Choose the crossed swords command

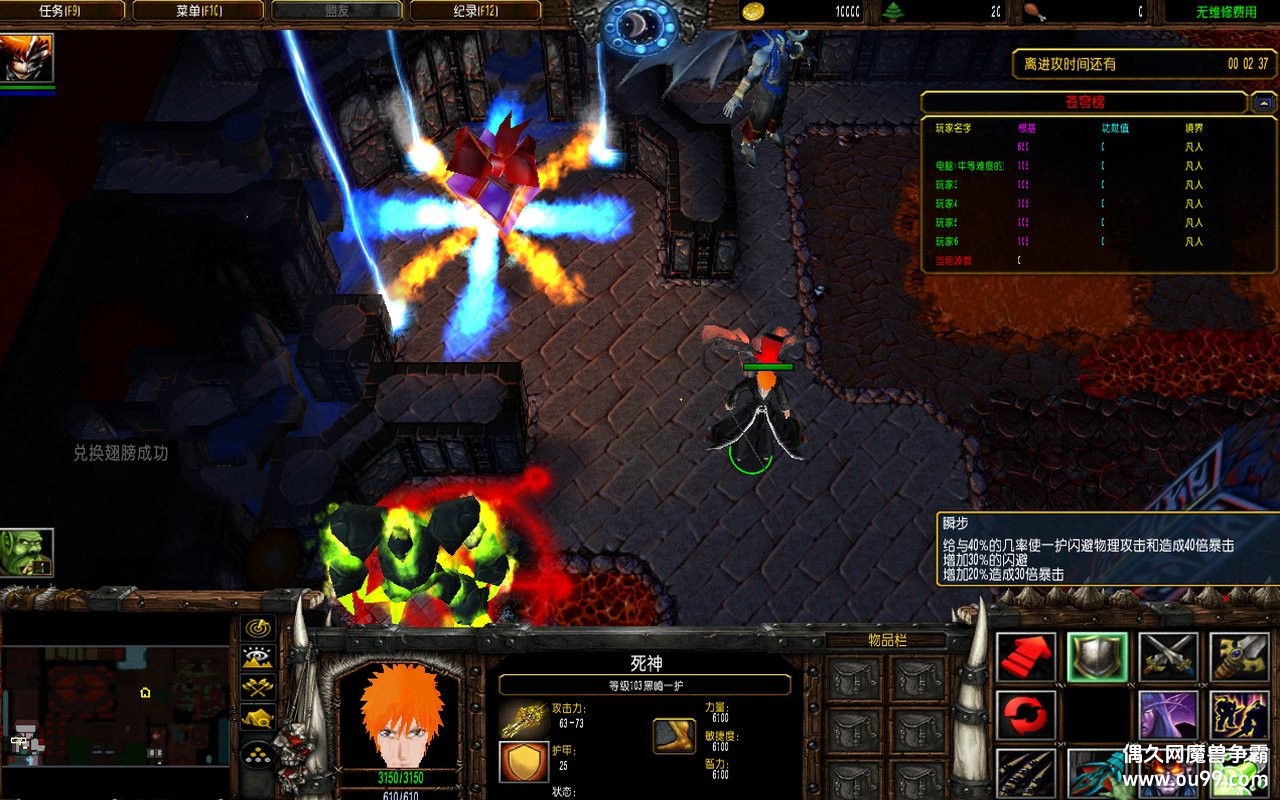click(1168, 657)
